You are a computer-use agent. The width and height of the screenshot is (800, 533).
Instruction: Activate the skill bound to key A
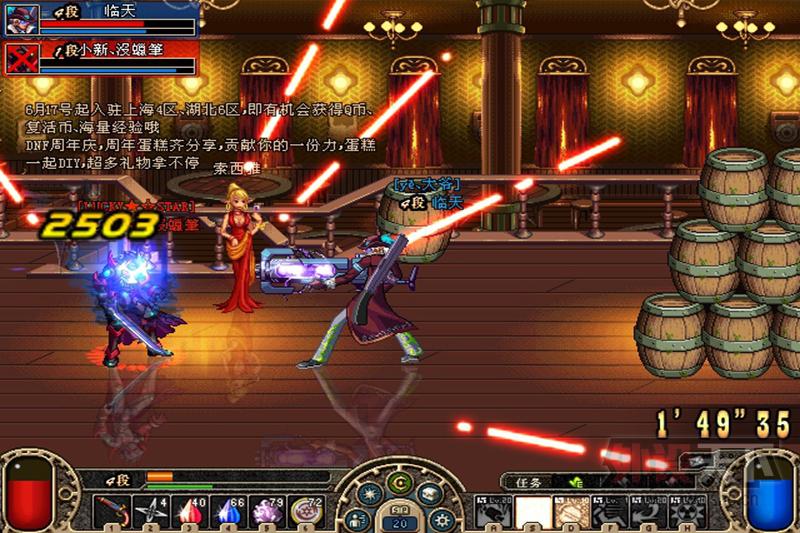pos(494,512)
